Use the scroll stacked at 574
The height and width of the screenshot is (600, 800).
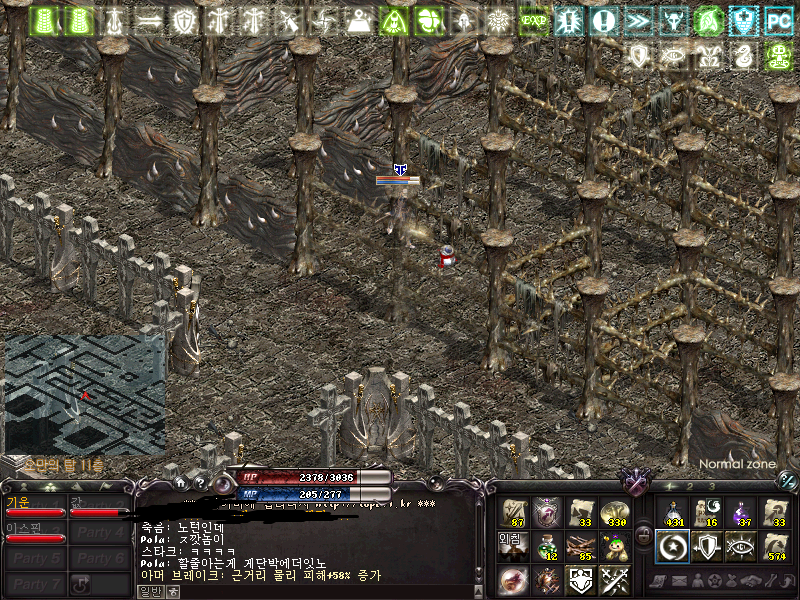pyautogui.click(x=775, y=546)
